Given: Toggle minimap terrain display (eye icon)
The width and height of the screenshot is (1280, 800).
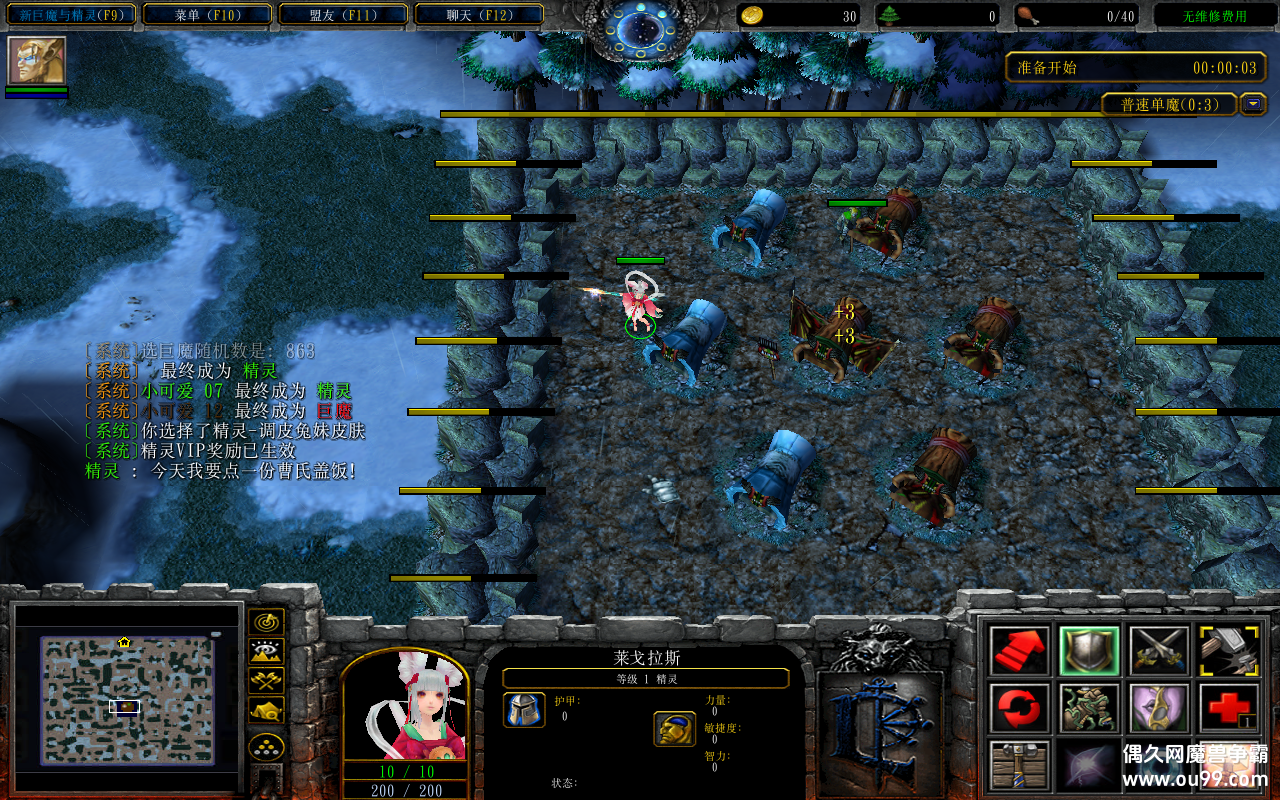Looking at the screenshot, I should pyautogui.click(x=266, y=652).
